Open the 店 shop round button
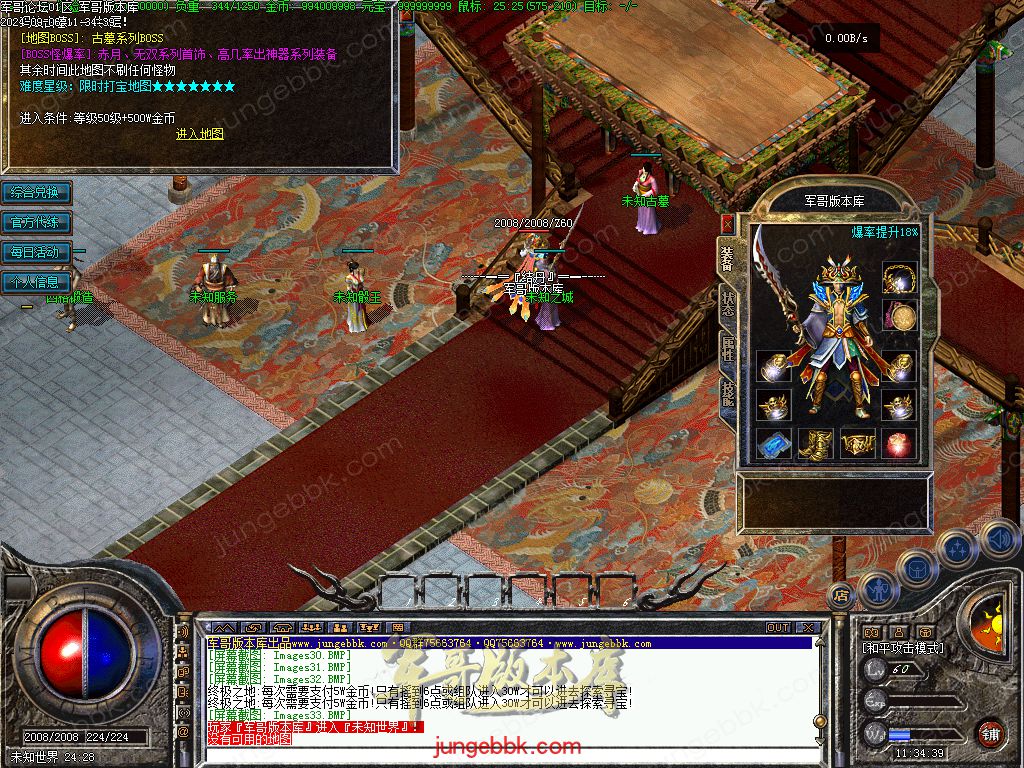 pos(841,594)
